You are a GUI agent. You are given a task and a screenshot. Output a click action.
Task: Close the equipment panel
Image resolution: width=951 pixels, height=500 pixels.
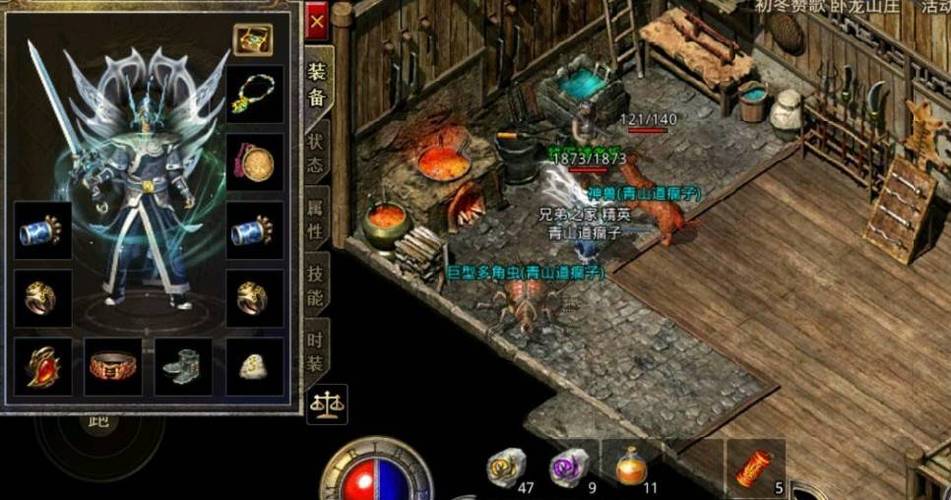[x=317, y=20]
